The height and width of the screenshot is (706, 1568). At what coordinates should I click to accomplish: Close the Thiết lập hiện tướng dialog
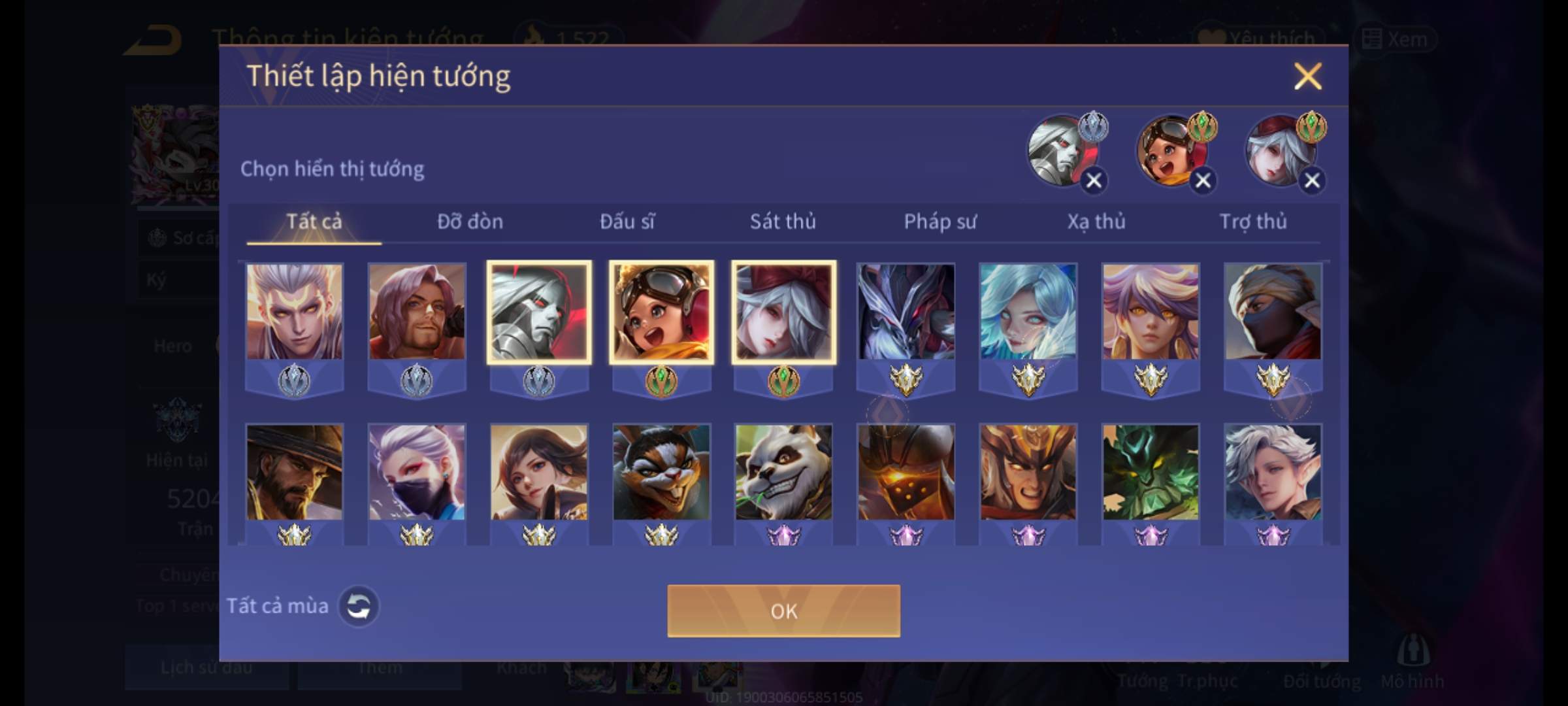[x=1307, y=76]
